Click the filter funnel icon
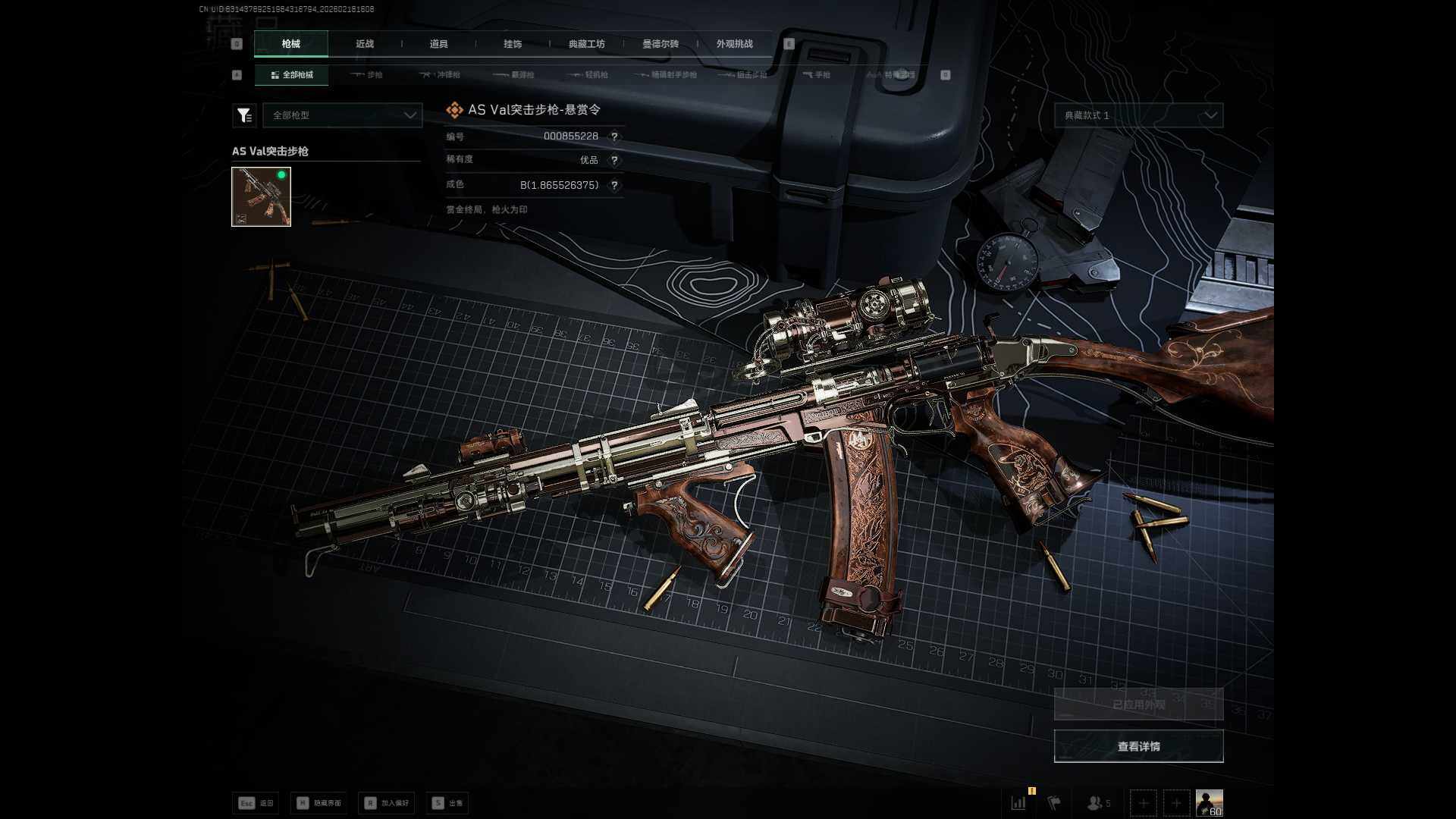The image size is (1456, 819). (x=244, y=115)
